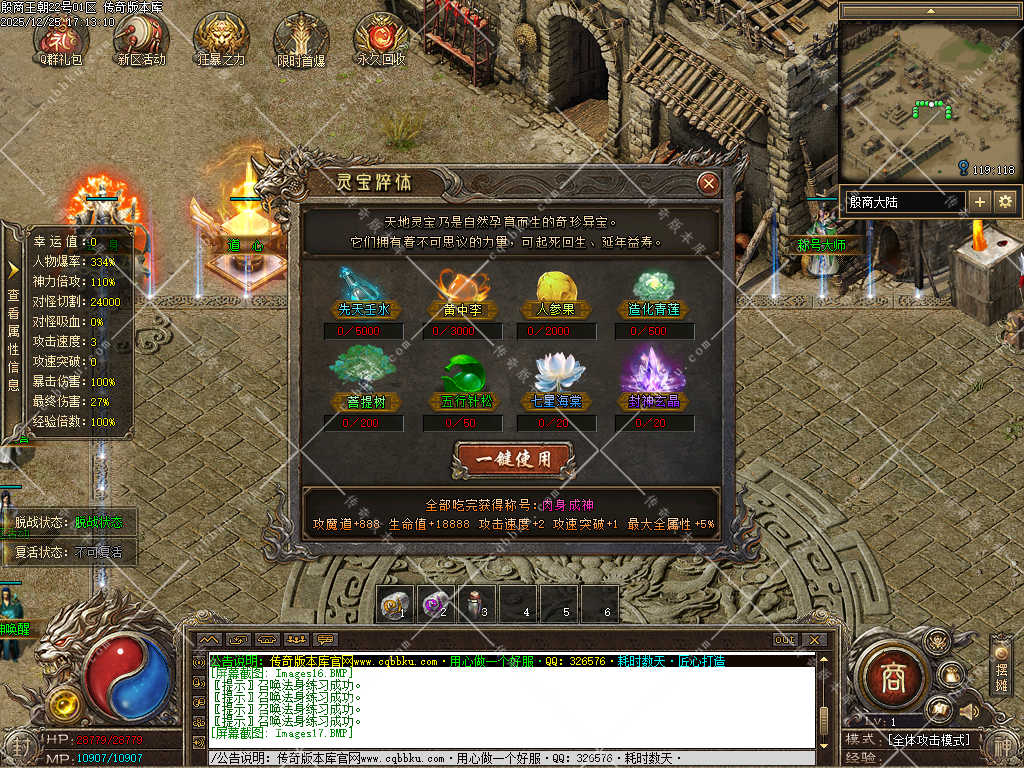Click the 一键使用 button
1024x768 pixels.
[x=514, y=459]
